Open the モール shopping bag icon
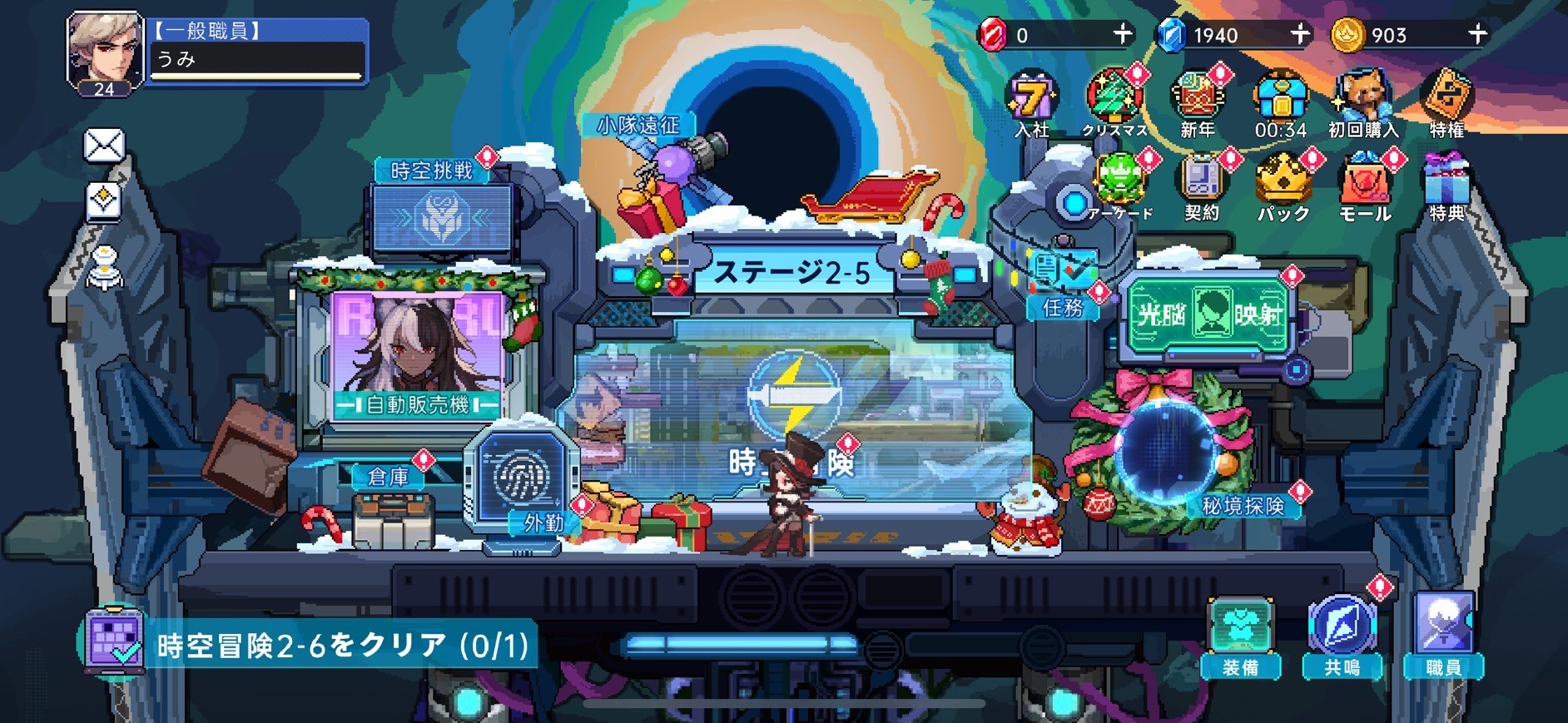 (1366, 183)
